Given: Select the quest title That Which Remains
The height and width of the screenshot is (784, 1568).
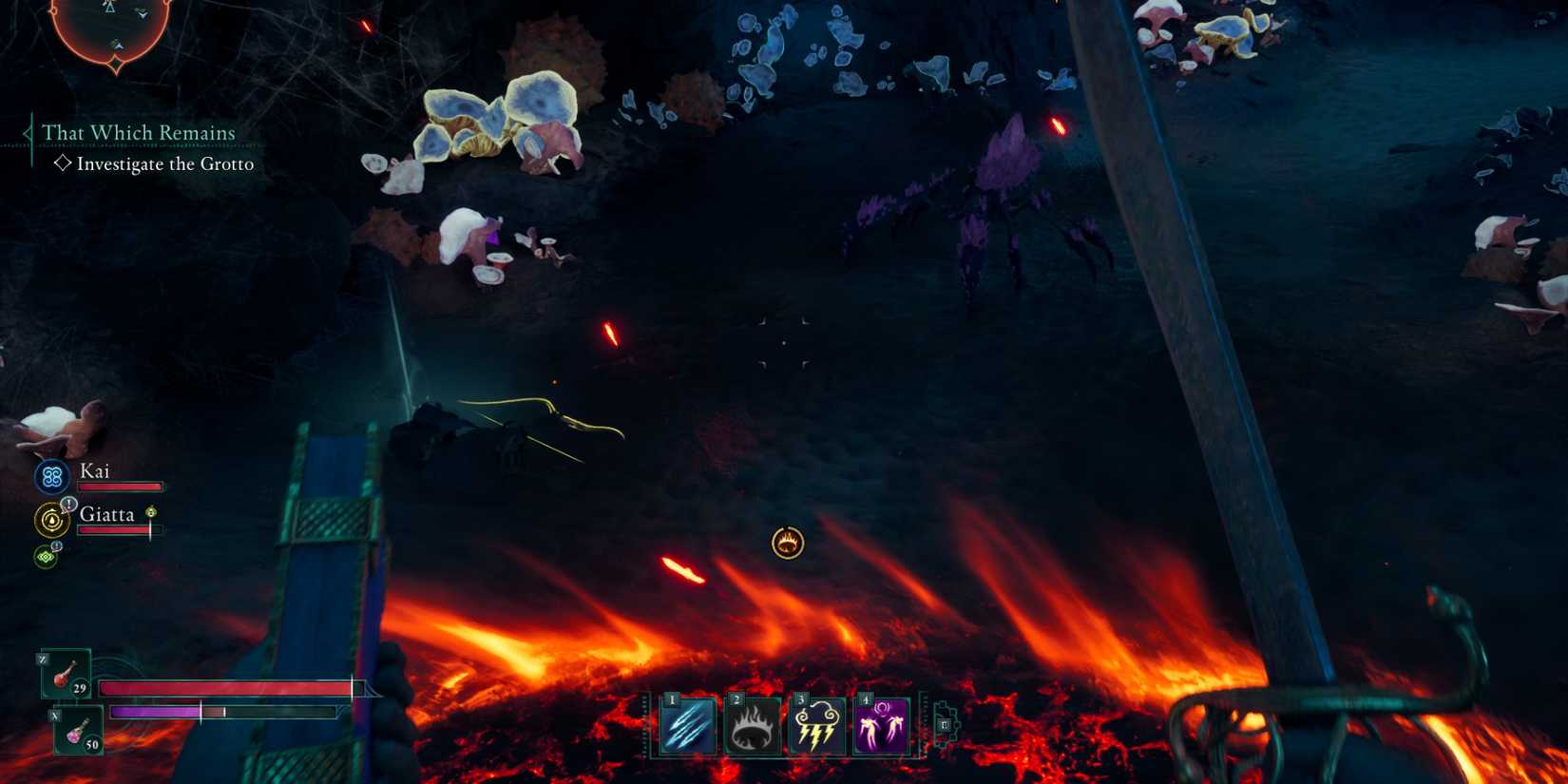Looking at the screenshot, I should (138, 133).
